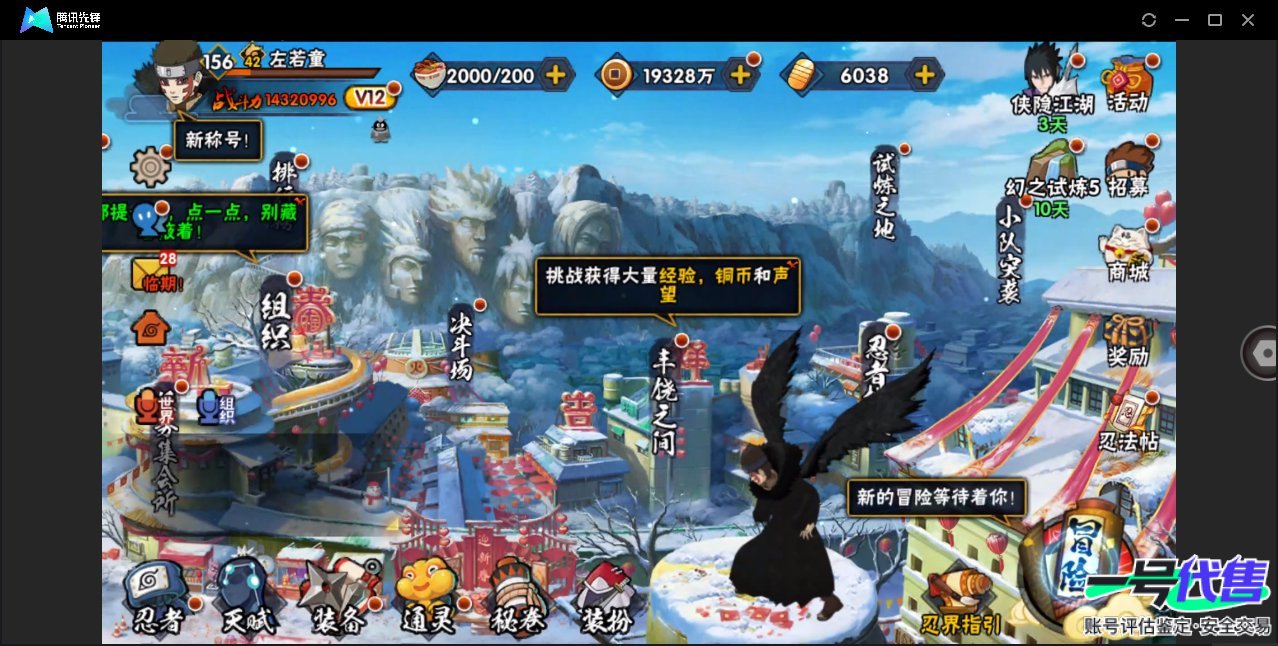
Task: Claim rewards via 奖励 icon
Action: 1127,340
